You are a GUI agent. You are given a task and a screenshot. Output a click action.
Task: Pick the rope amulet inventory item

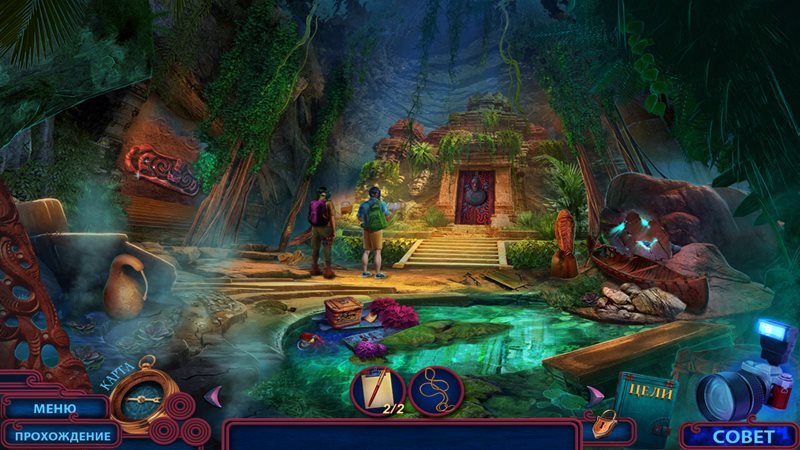click(436, 390)
